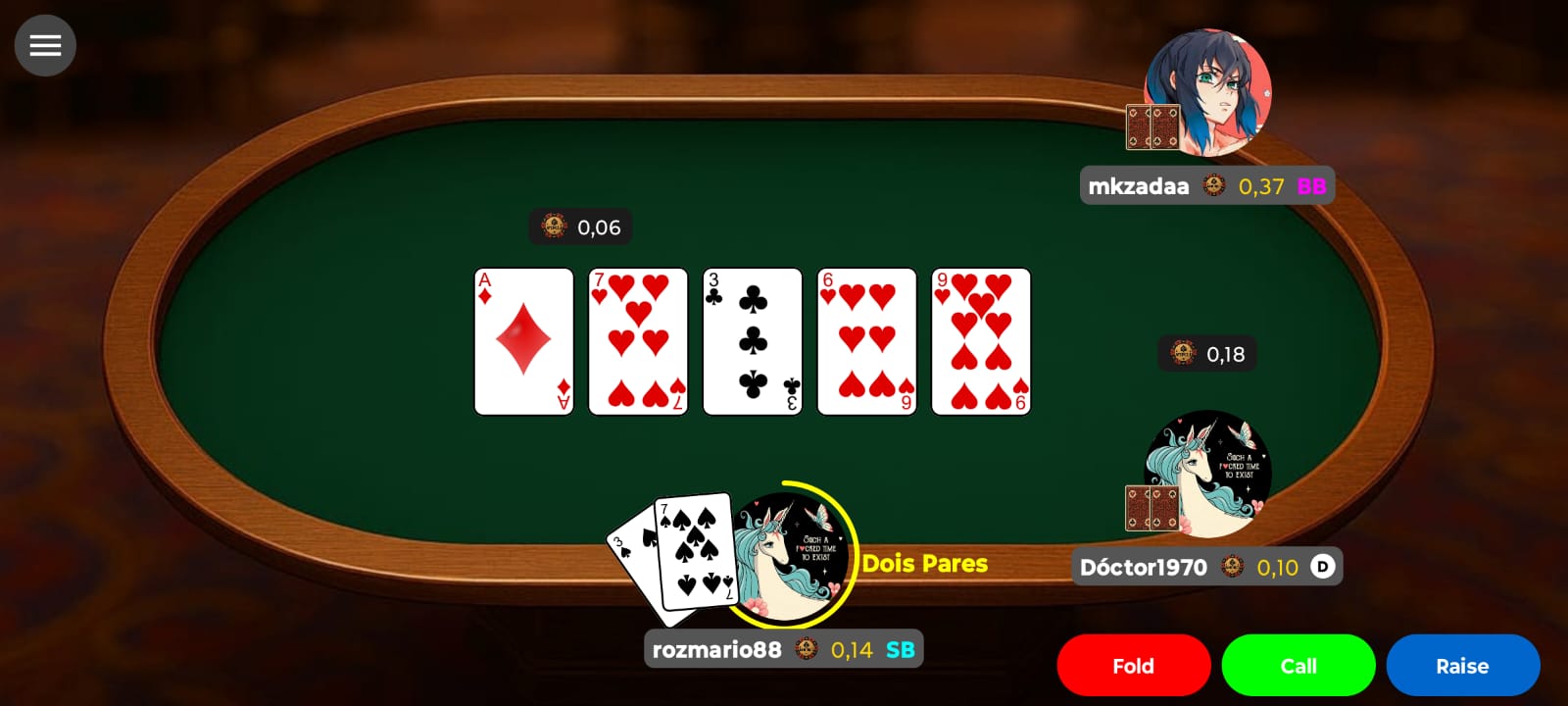This screenshot has width=1568, height=706.
Task: Select the Ace of Diamonds community card
Action: [x=523, y=340]
